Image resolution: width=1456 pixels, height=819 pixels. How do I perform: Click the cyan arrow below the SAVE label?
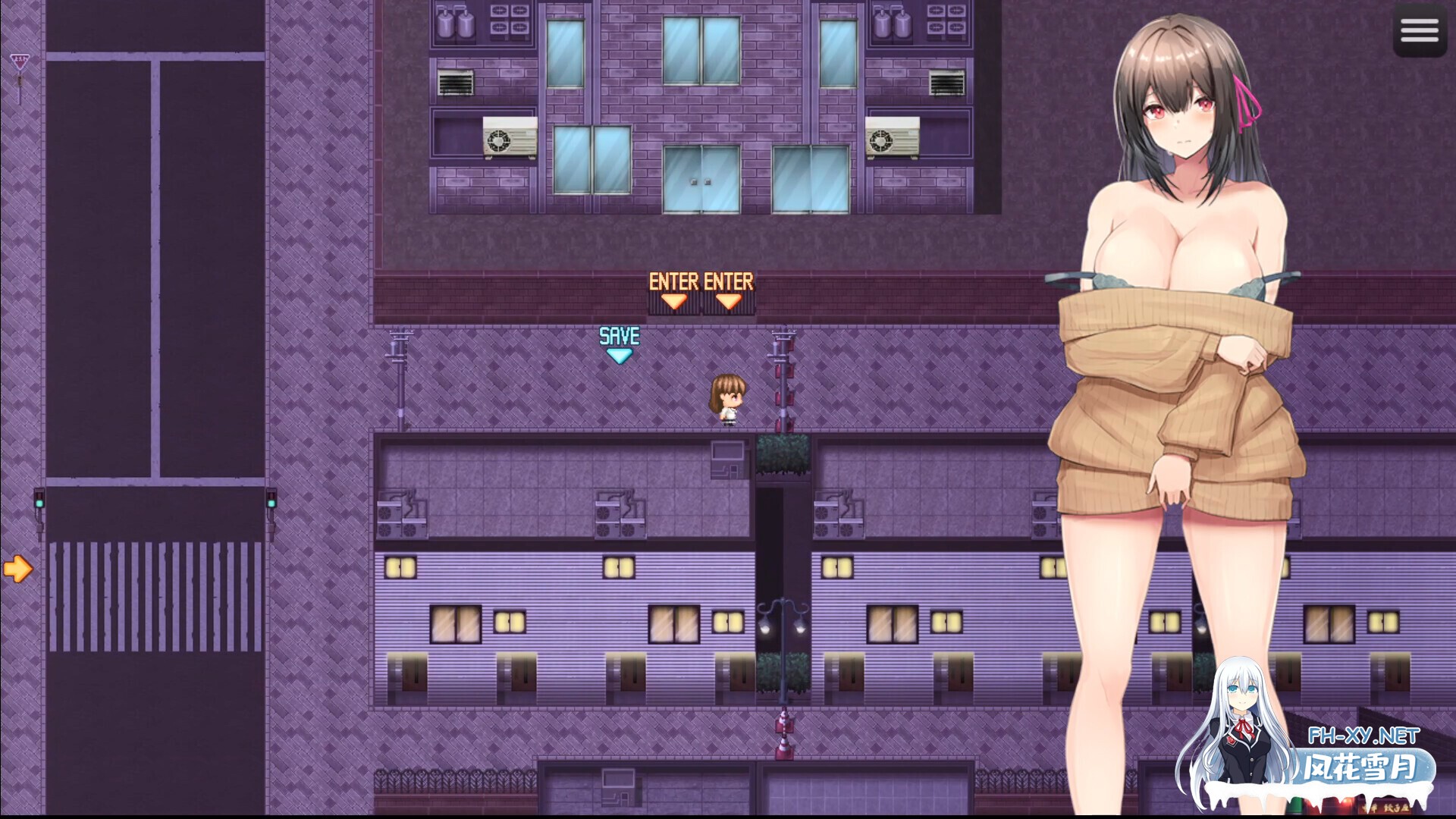pyautogui.click(x=620, y=353)
